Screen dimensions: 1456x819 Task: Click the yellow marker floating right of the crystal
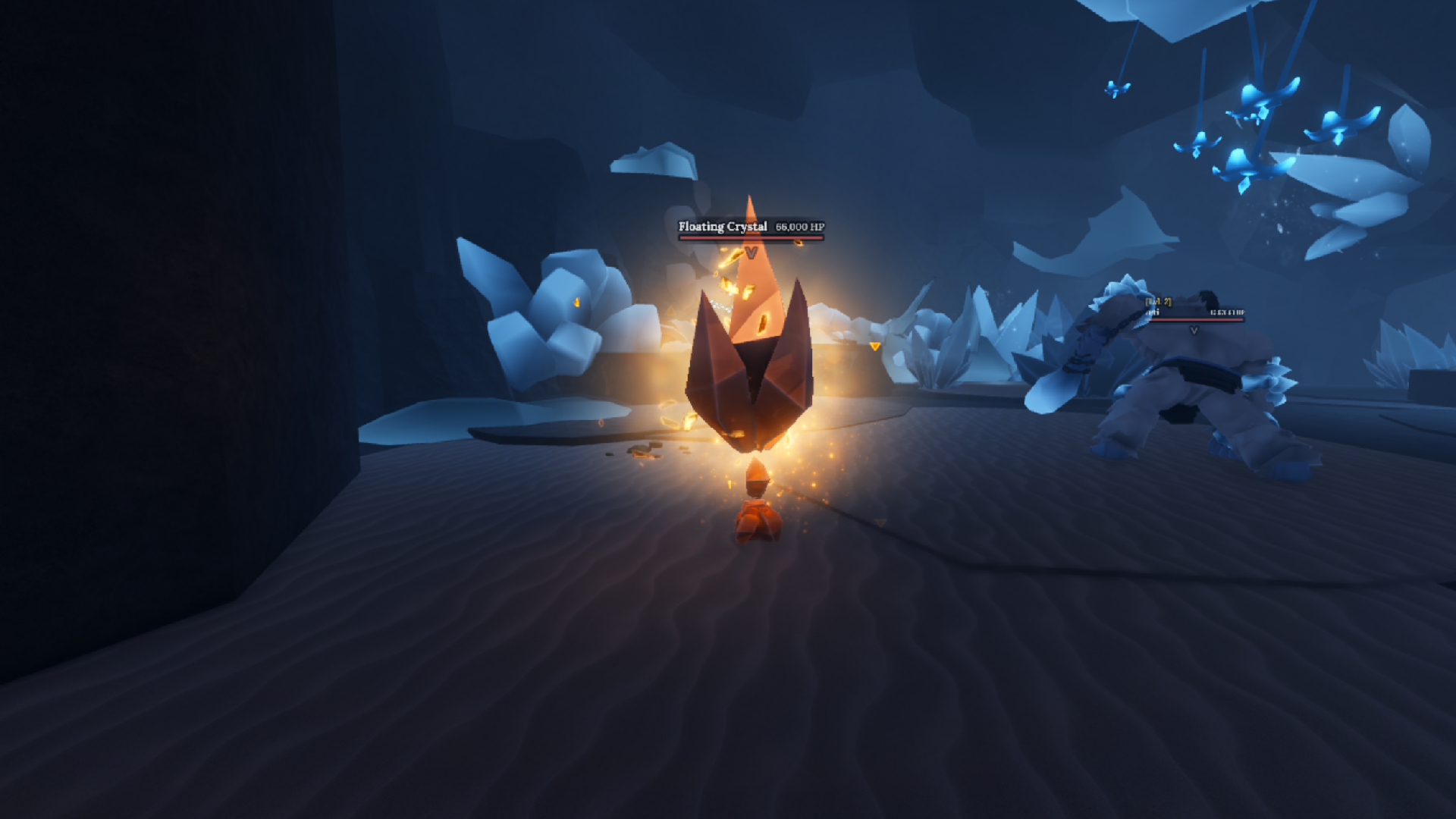pyautogui.click(x=874, y=346)
